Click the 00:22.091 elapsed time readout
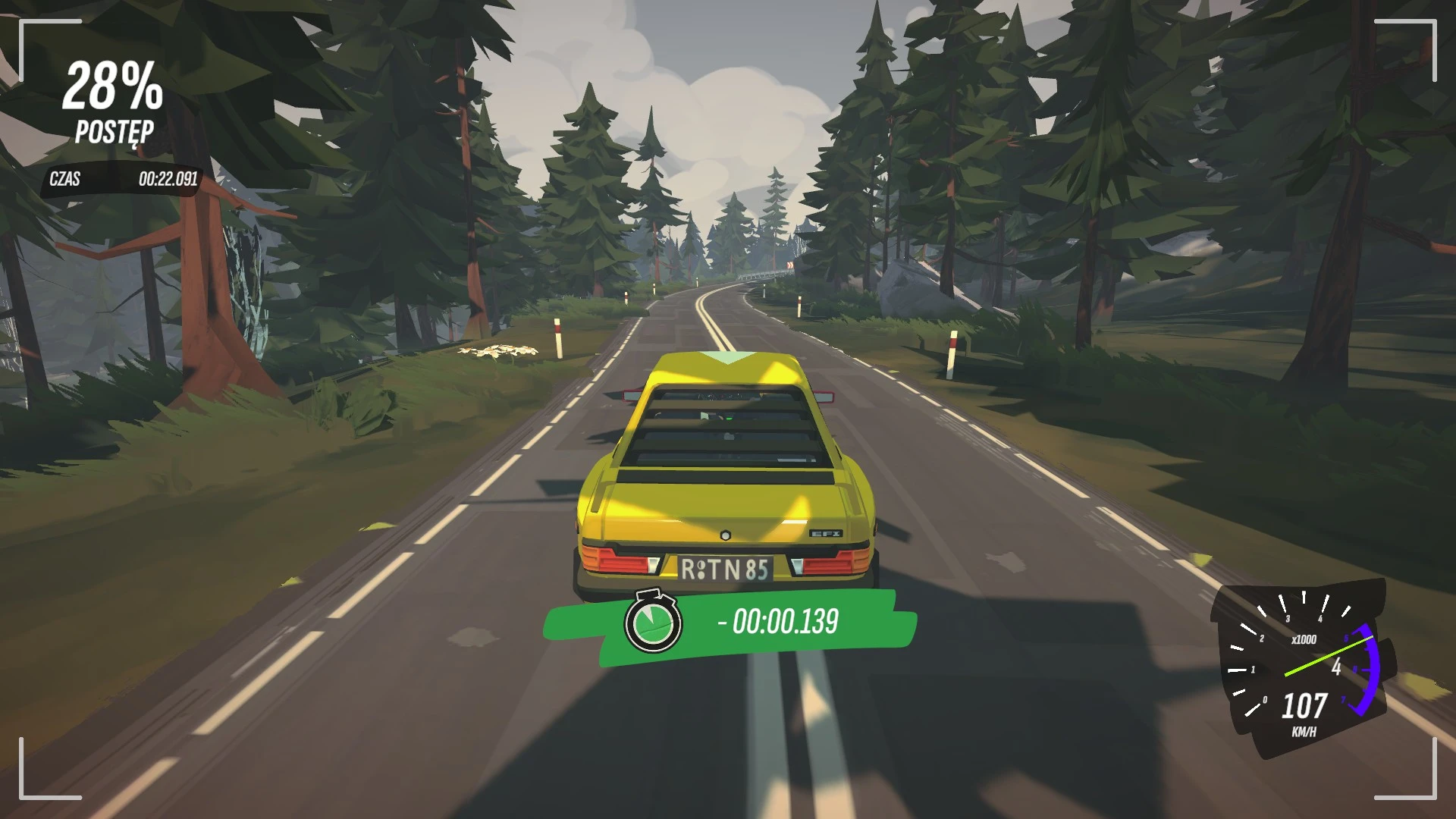 (168, 180)
